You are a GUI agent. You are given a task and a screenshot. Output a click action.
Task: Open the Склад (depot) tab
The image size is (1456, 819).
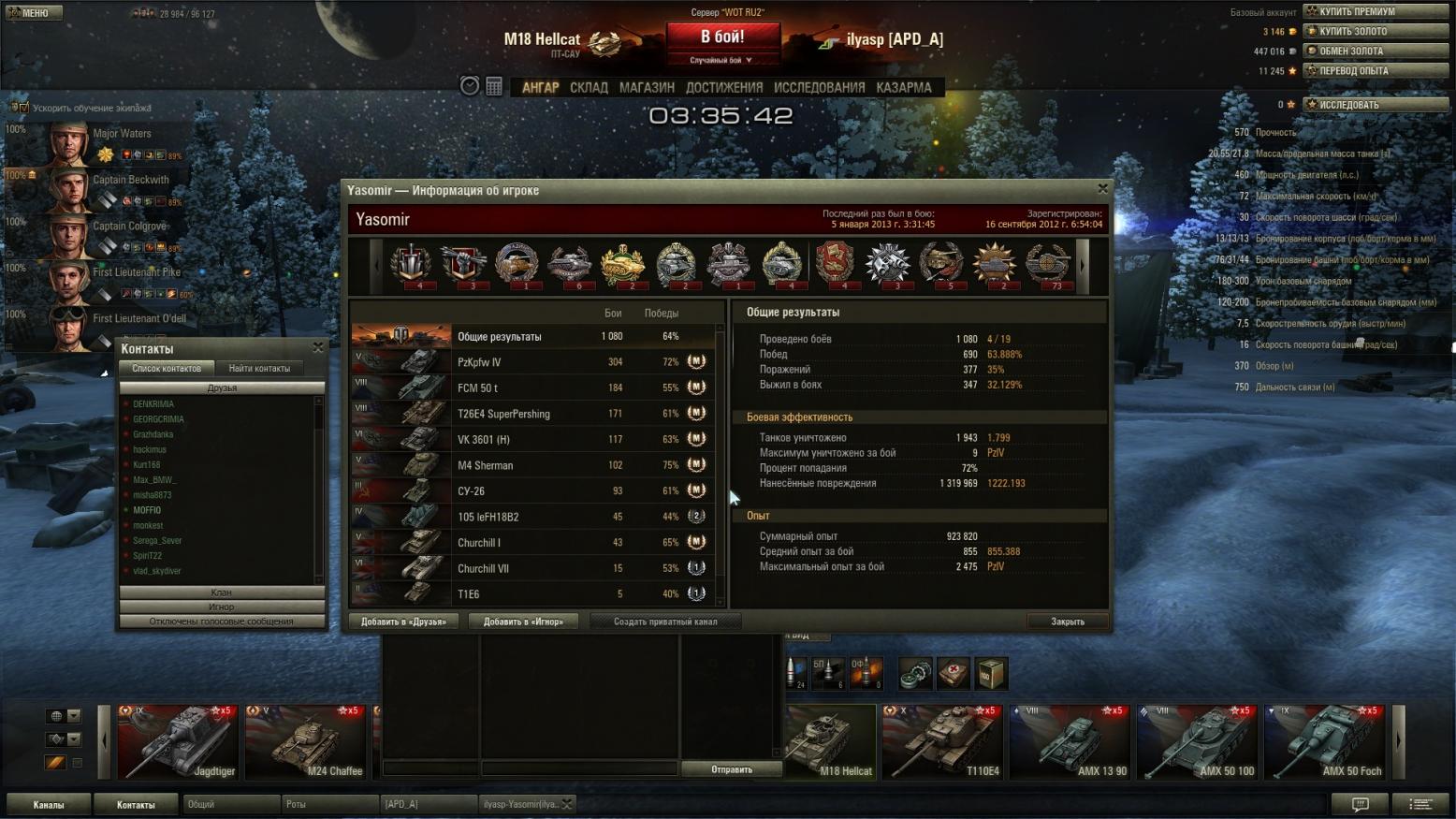coord(589,87)
